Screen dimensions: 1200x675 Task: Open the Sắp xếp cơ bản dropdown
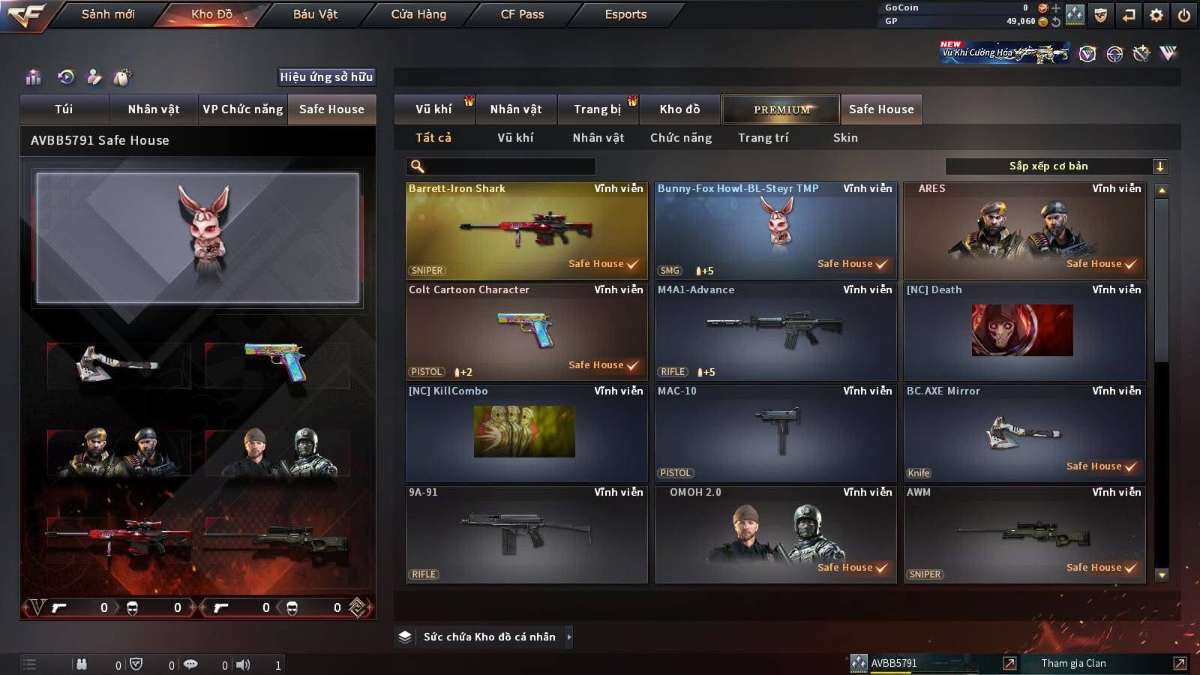1056,167
